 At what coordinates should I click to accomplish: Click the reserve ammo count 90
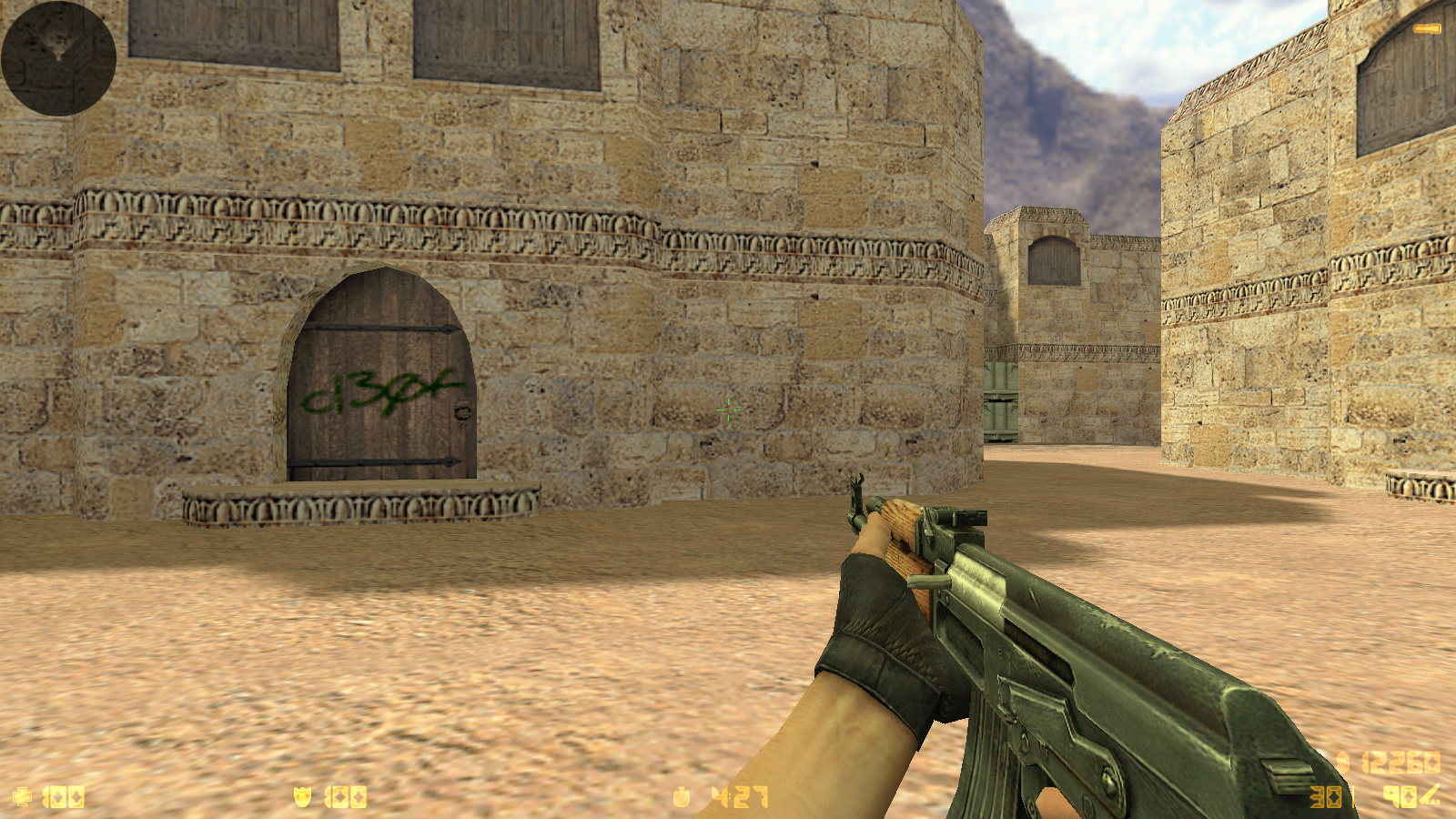click(x=1399, y=794)
